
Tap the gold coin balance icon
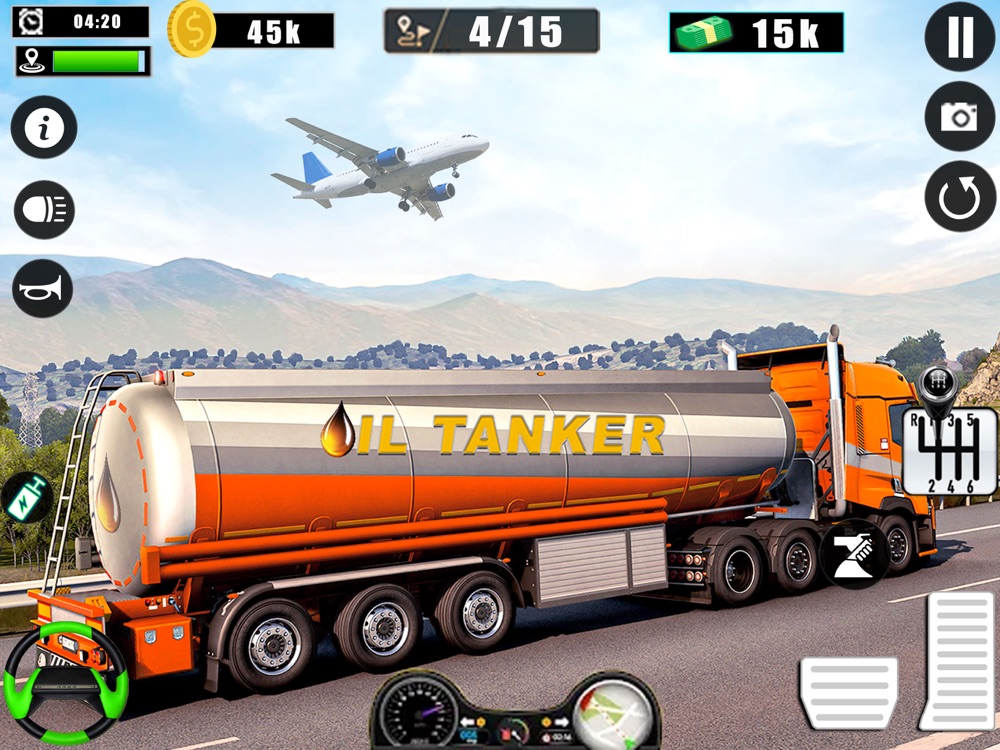coord(191,29)
